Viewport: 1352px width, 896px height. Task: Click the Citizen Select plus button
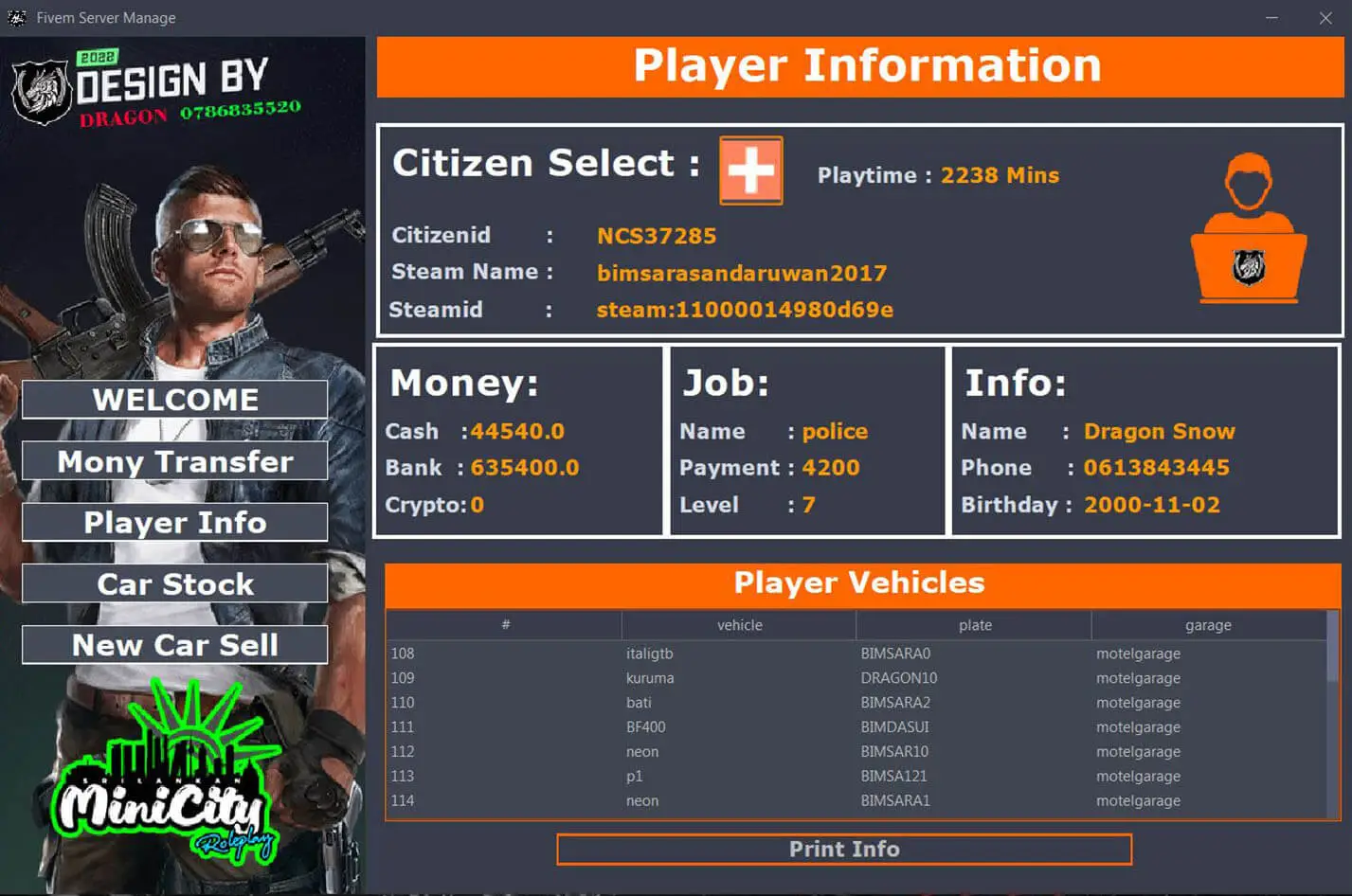(751, 170)
